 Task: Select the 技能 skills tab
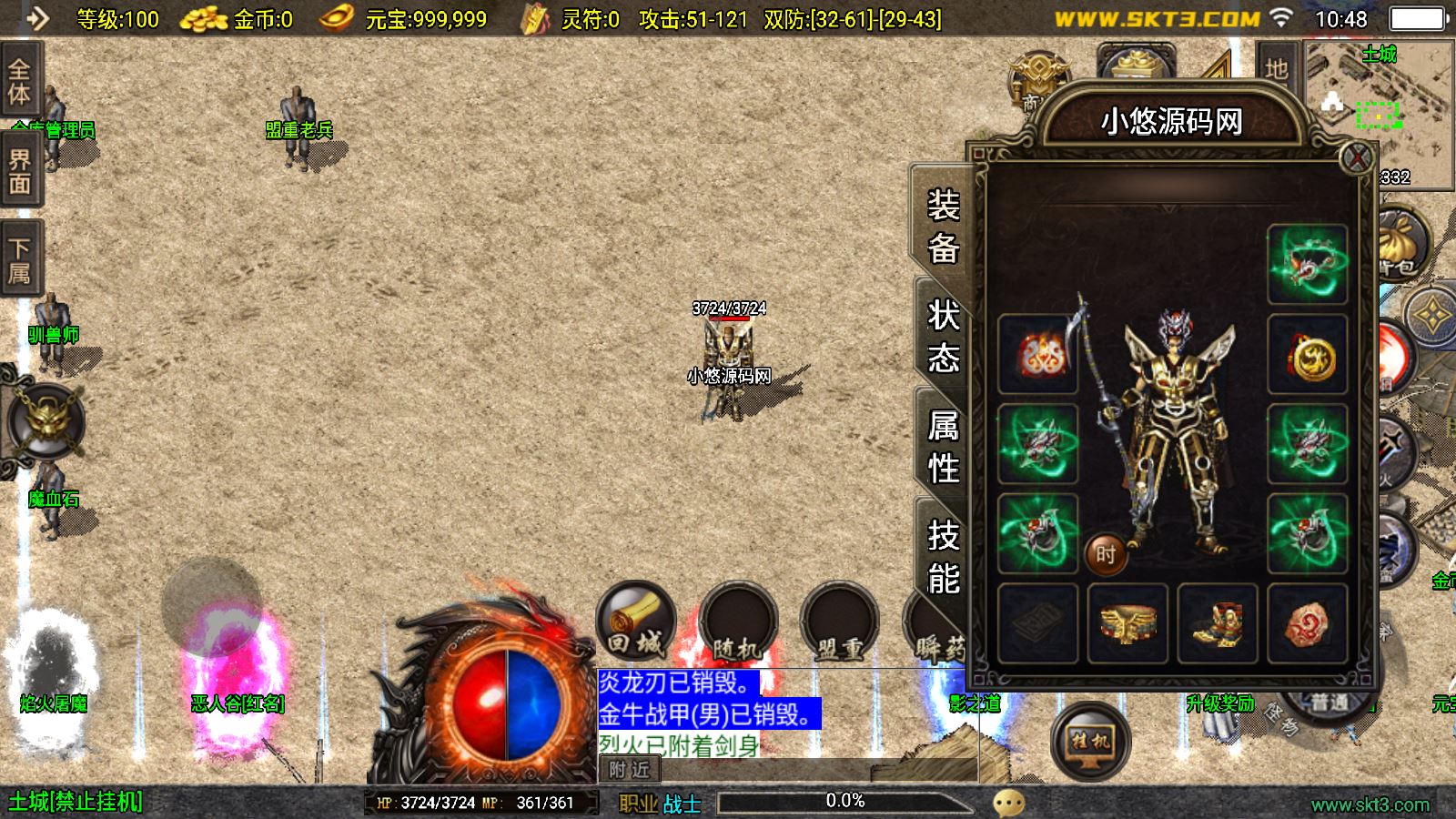943,557
